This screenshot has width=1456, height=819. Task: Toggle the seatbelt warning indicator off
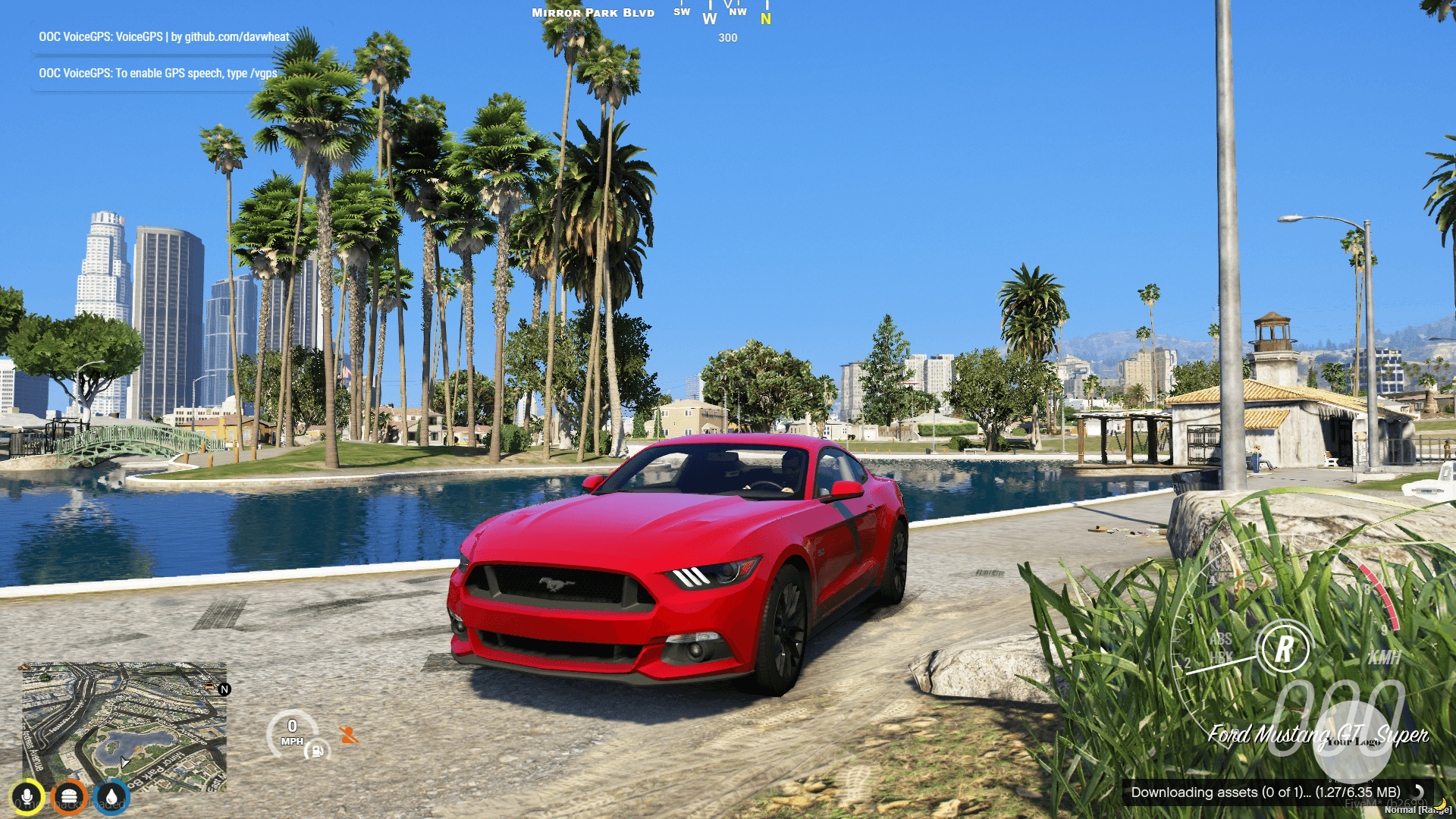point(350,734)
